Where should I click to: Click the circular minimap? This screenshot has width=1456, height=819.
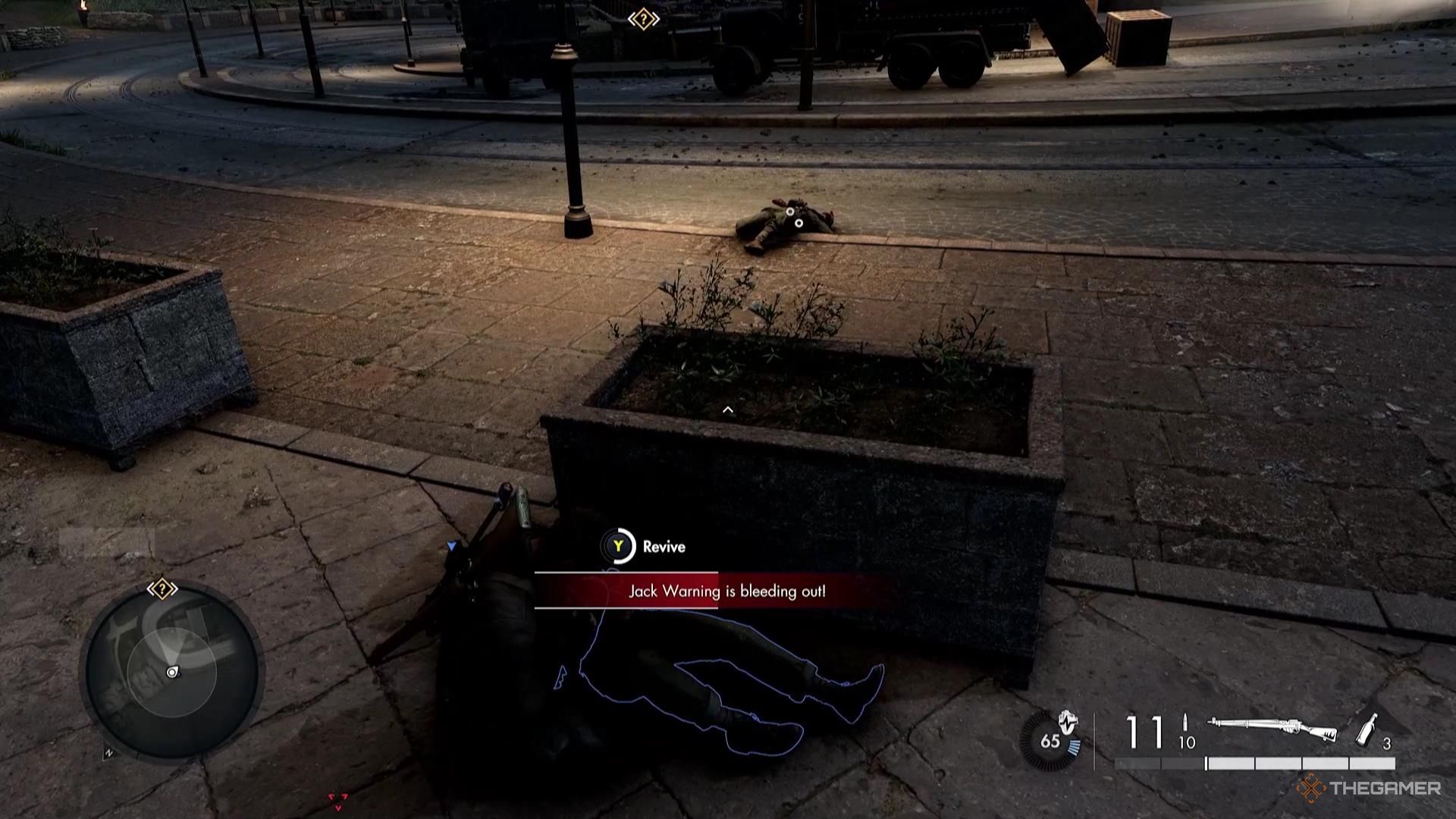[172, 672]
